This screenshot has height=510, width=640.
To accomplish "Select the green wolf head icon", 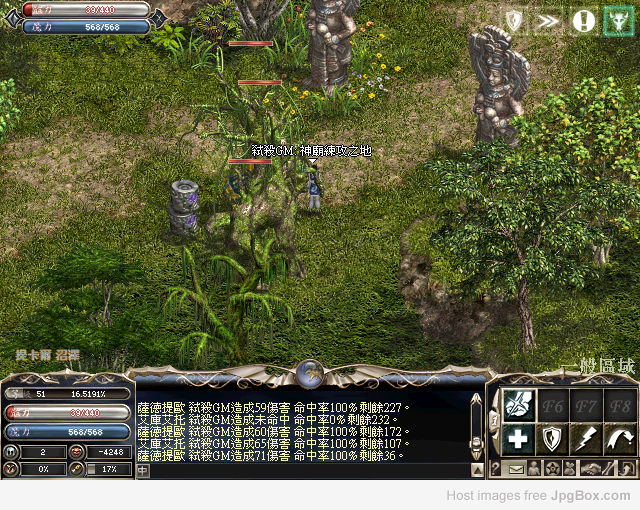I will click(x=618, y=20).
